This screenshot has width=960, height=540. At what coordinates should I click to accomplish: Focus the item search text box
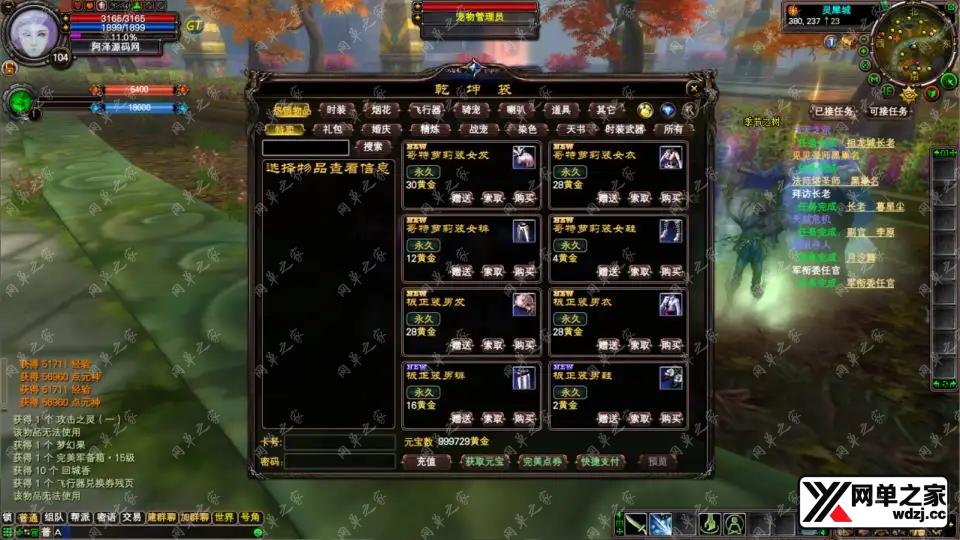pos(305,147)
